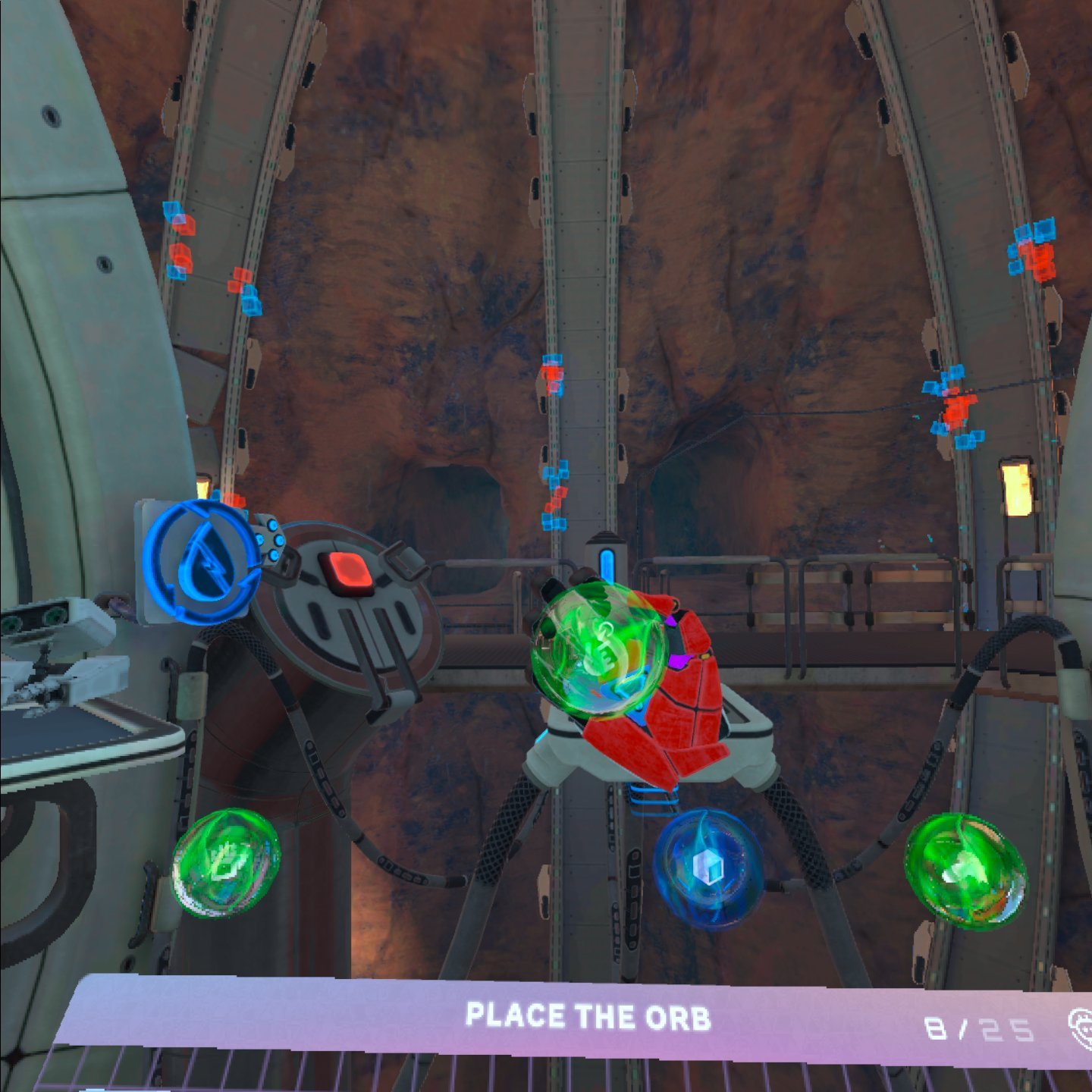The image size is (1092, 1092).
Task: Pick the blue cube orb
Action: [708, 868]
